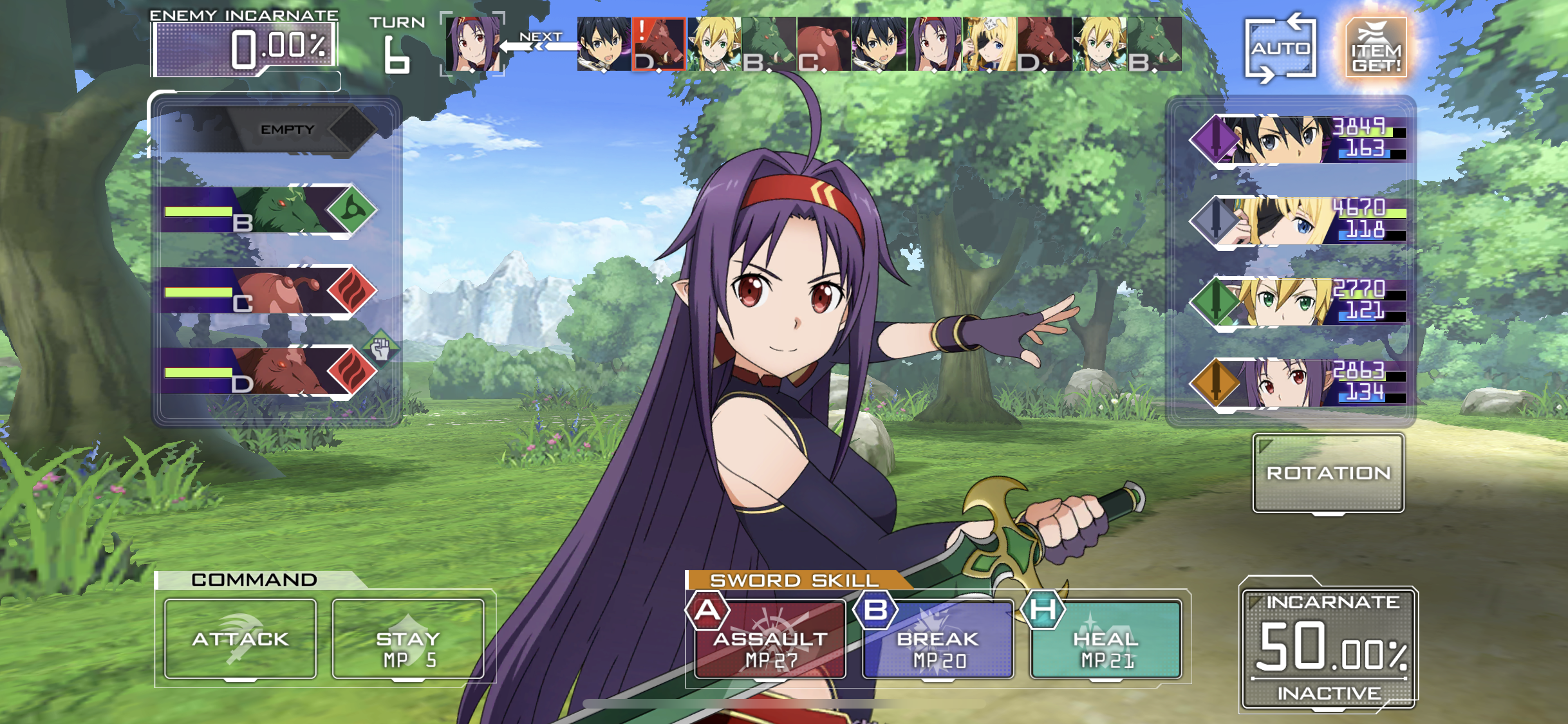The image size is (1568, 724).
Task: Select the Attack command
Action: 240,639
